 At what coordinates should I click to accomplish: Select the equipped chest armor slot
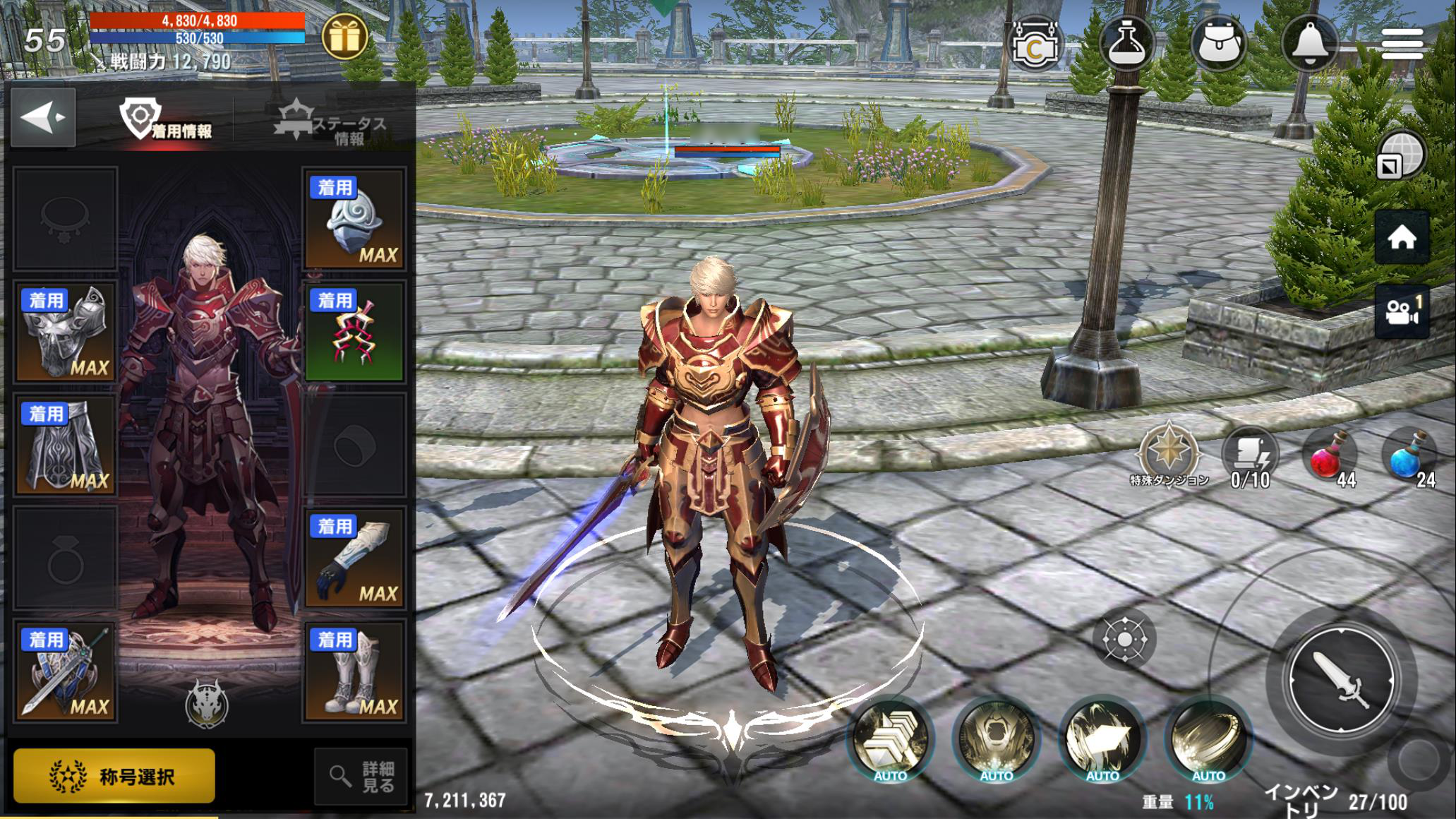(x=66, y=332)
